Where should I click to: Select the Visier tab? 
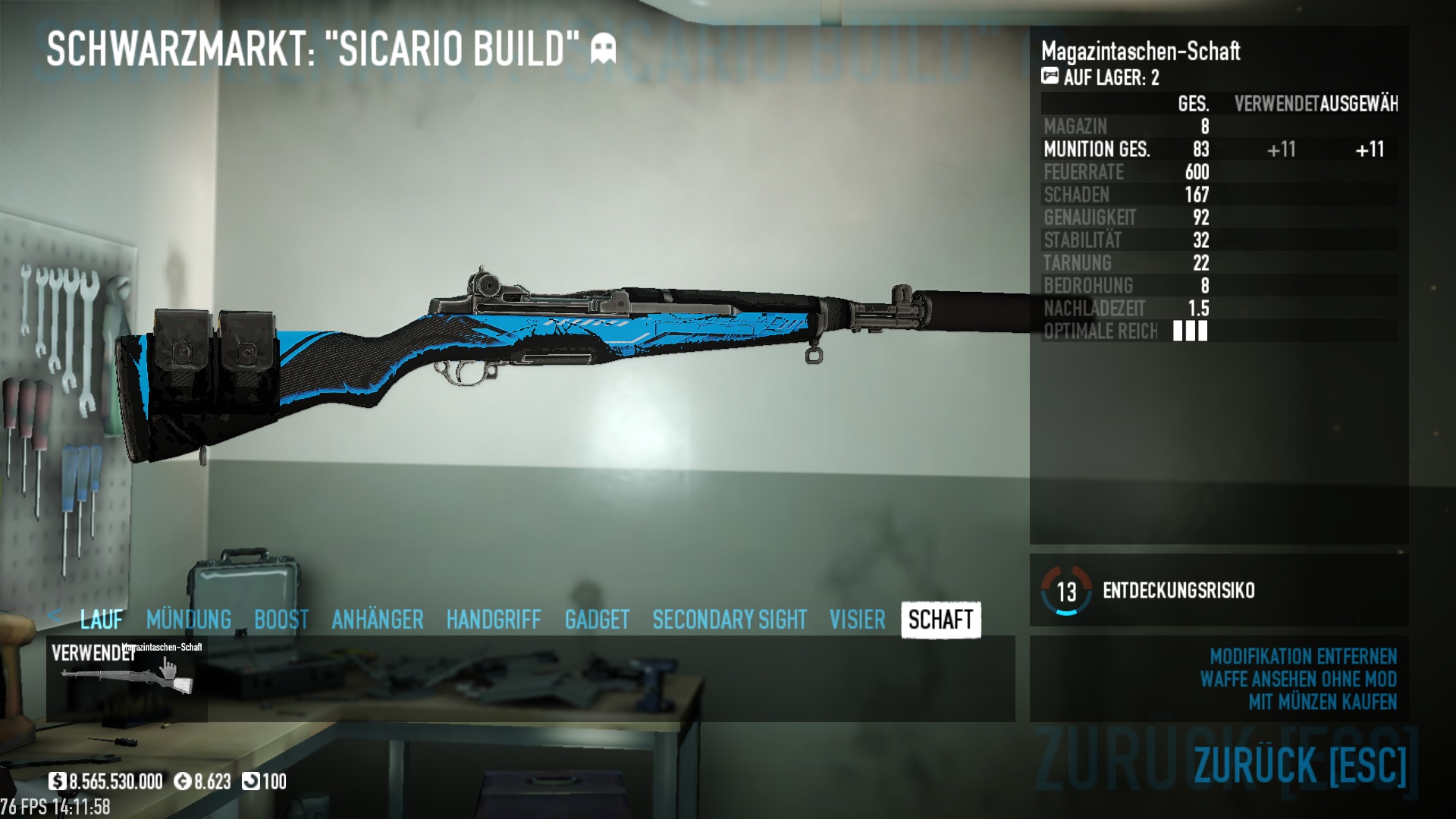coord(857,620)
